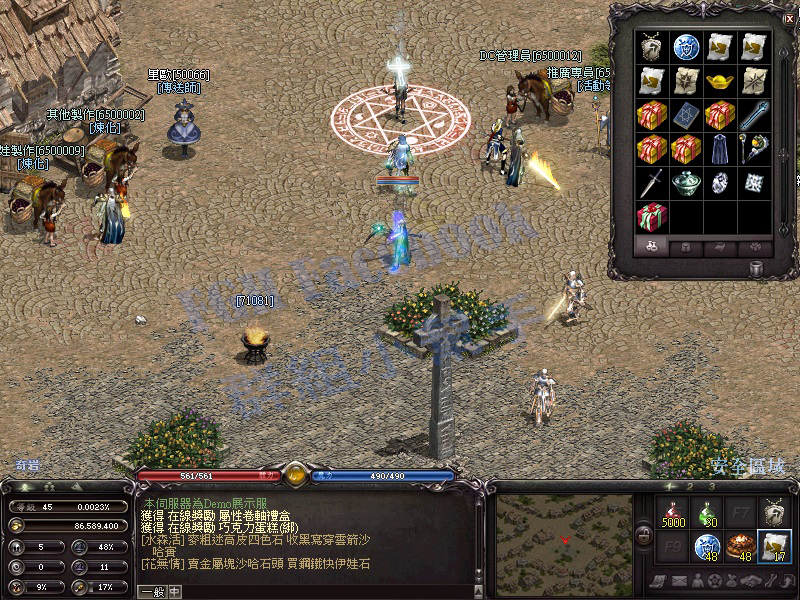Use the blue shield orb hotbar item

coord(707,547)
